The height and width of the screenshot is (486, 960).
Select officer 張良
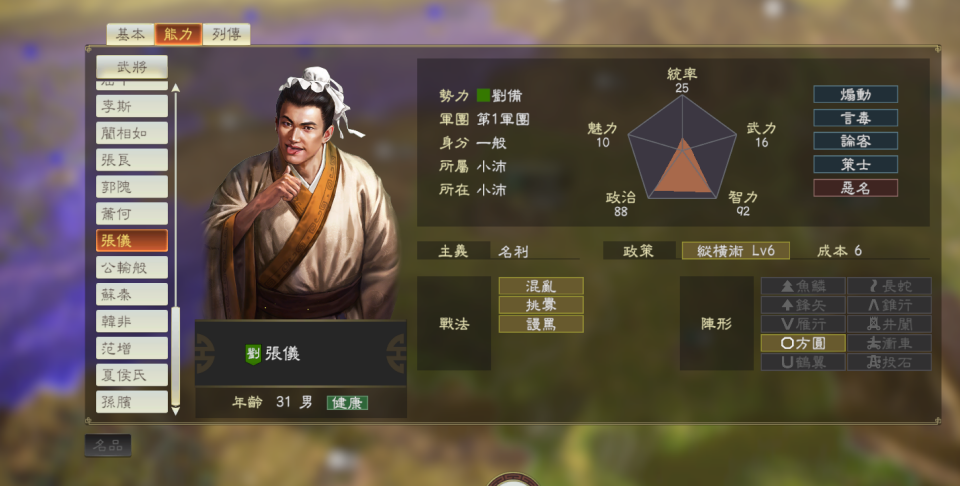[x=132, y=160]
